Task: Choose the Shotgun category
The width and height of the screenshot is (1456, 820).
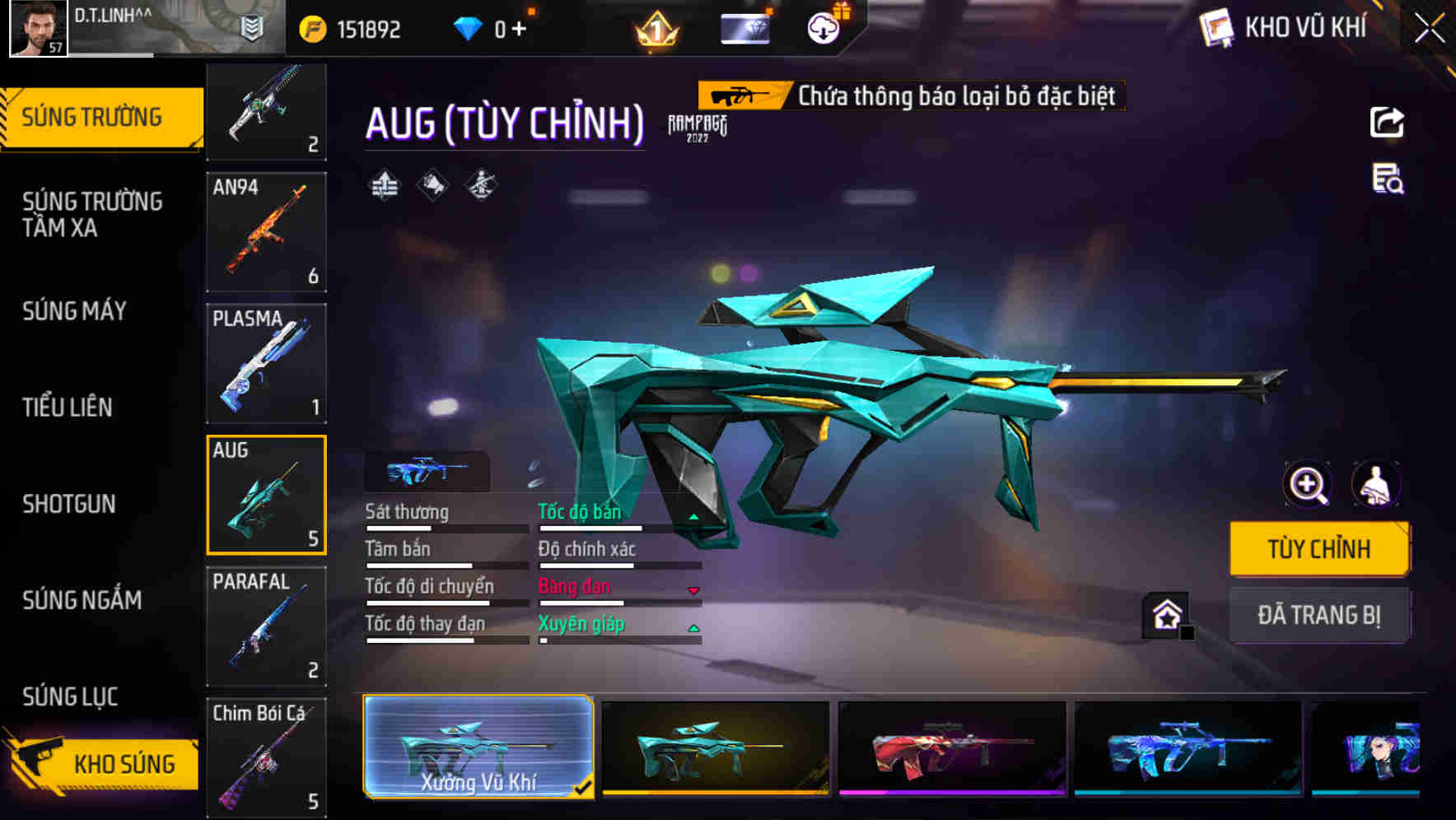Action: pos(69,504)
